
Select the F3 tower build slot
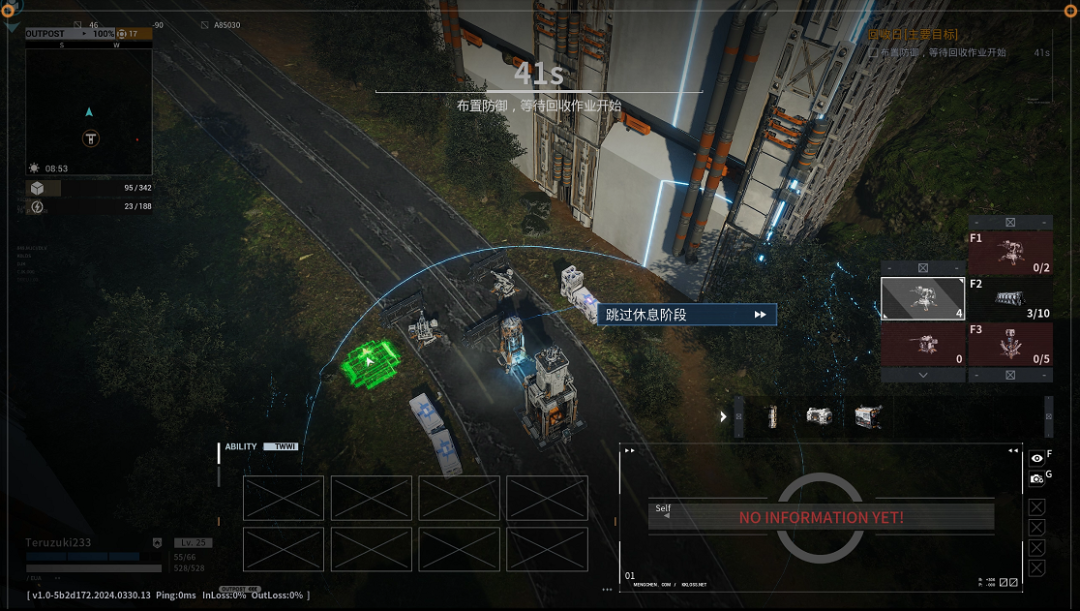point(1010,343)
